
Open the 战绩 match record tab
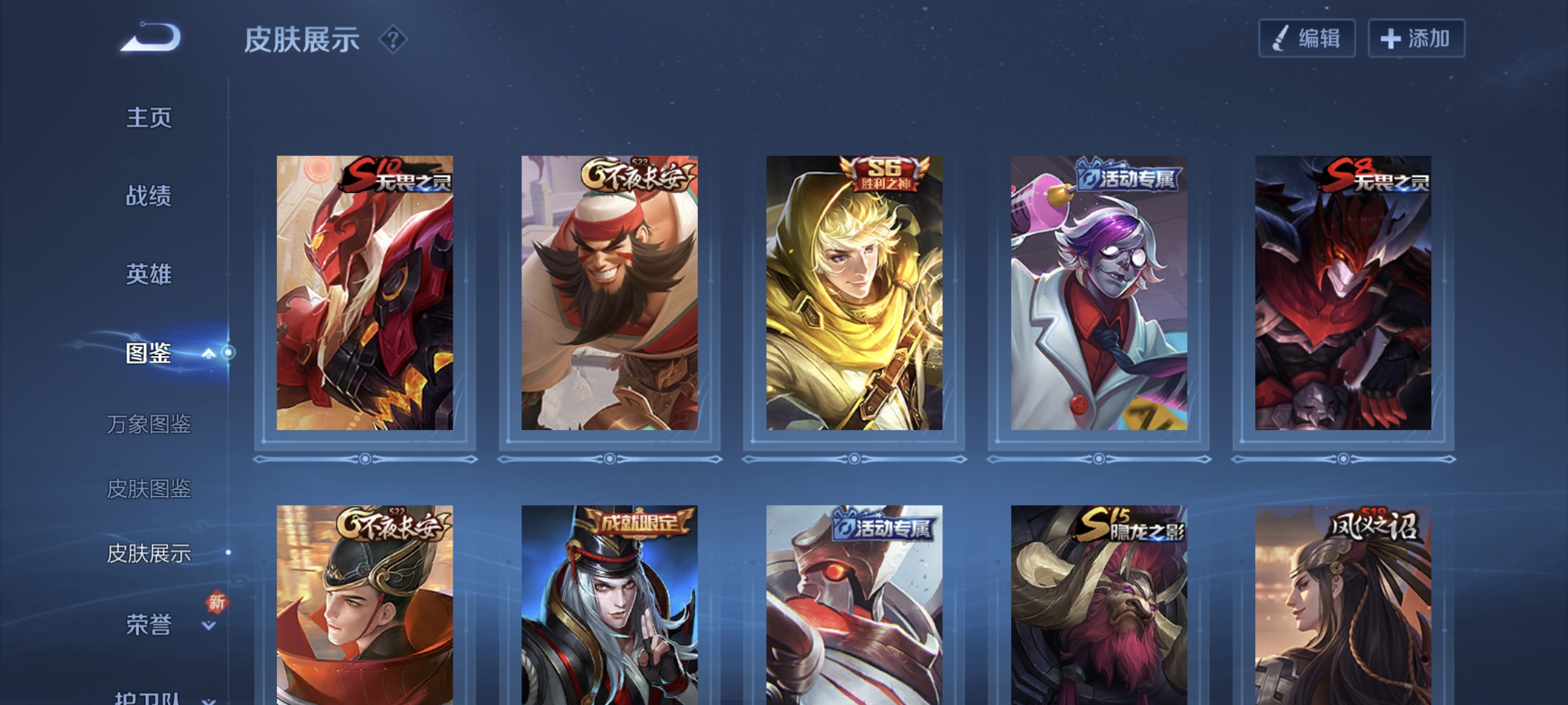point(149,196)
